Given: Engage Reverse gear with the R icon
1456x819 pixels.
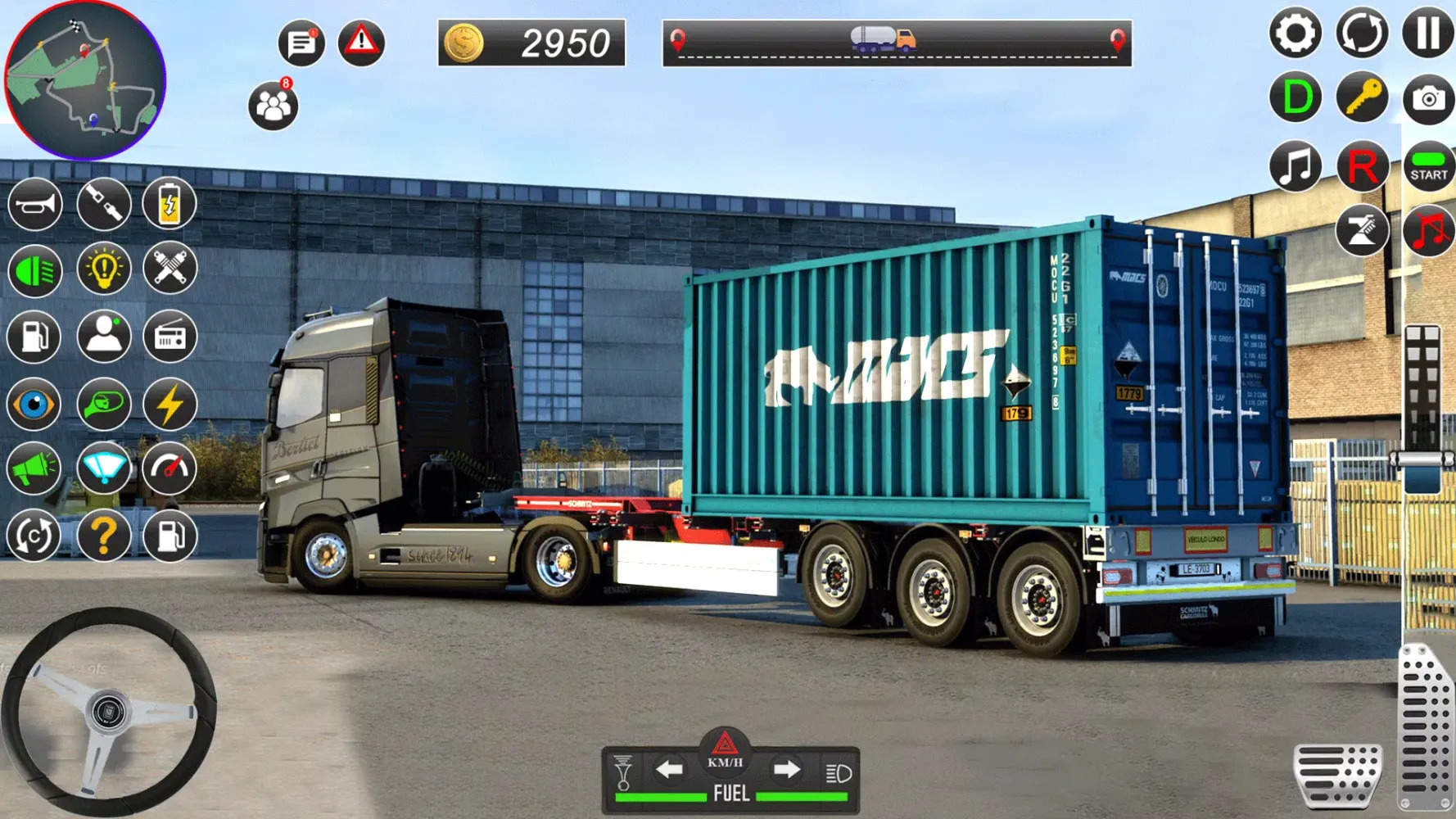Looking at the screenshot, I should pos(1361,166).
